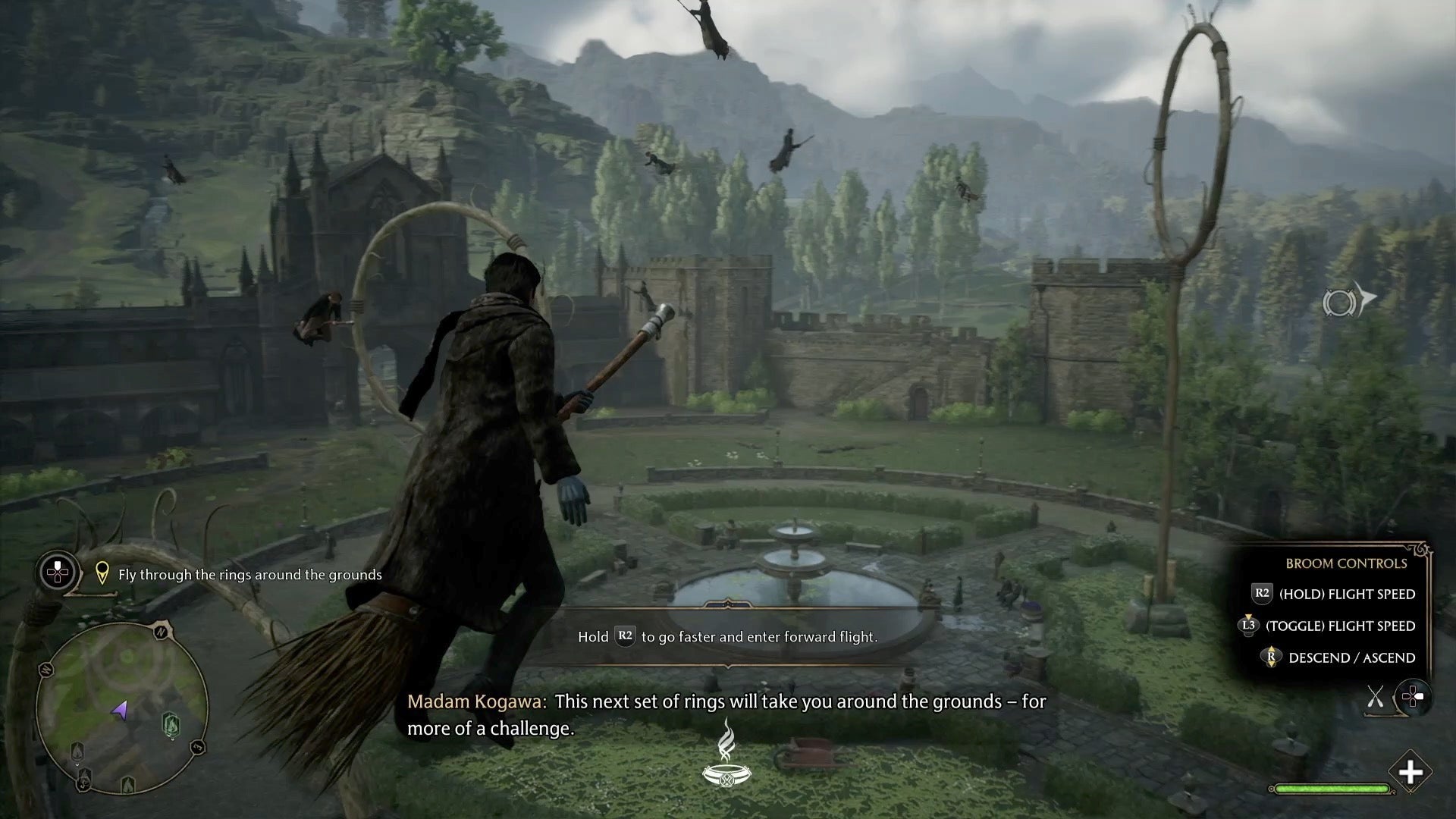Image resolution: width=1456 pixels, height=819 pixels.
Task: Click the ring waypoint indicator
Action: point(1348,302)
